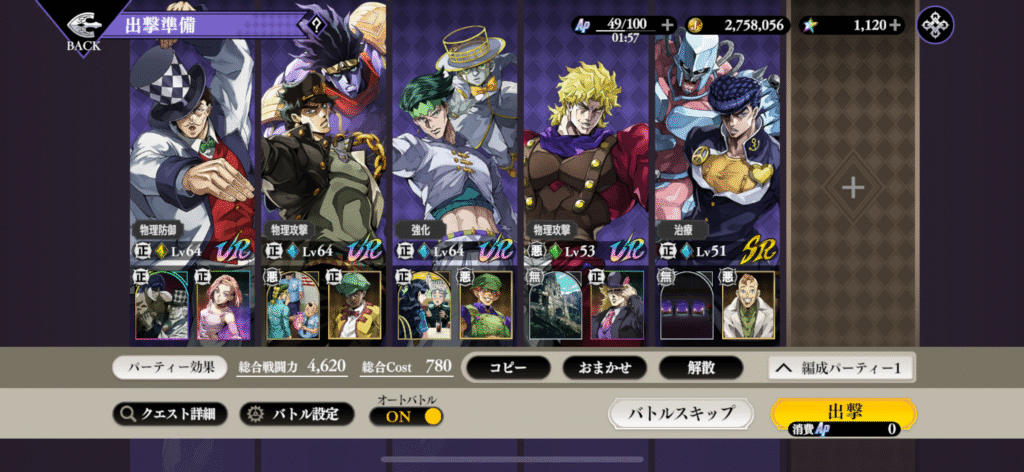Open クエスト詳細 quest details
1024x472 pixels.
click(170, 414)
